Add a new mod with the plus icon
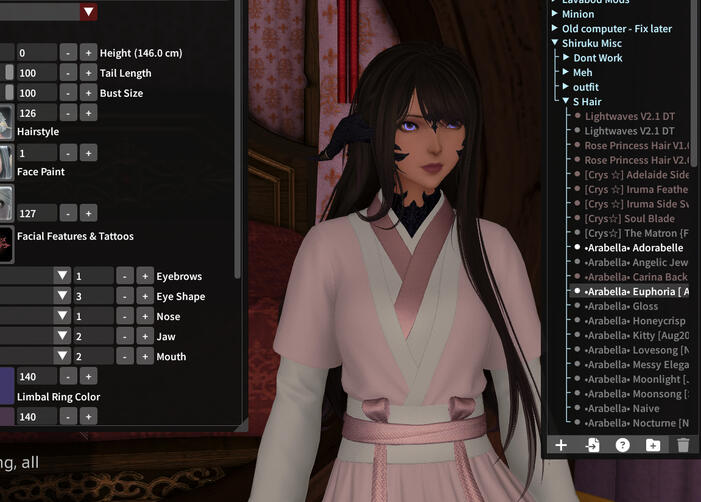701x502 pixels. click(x=561, y=445)
